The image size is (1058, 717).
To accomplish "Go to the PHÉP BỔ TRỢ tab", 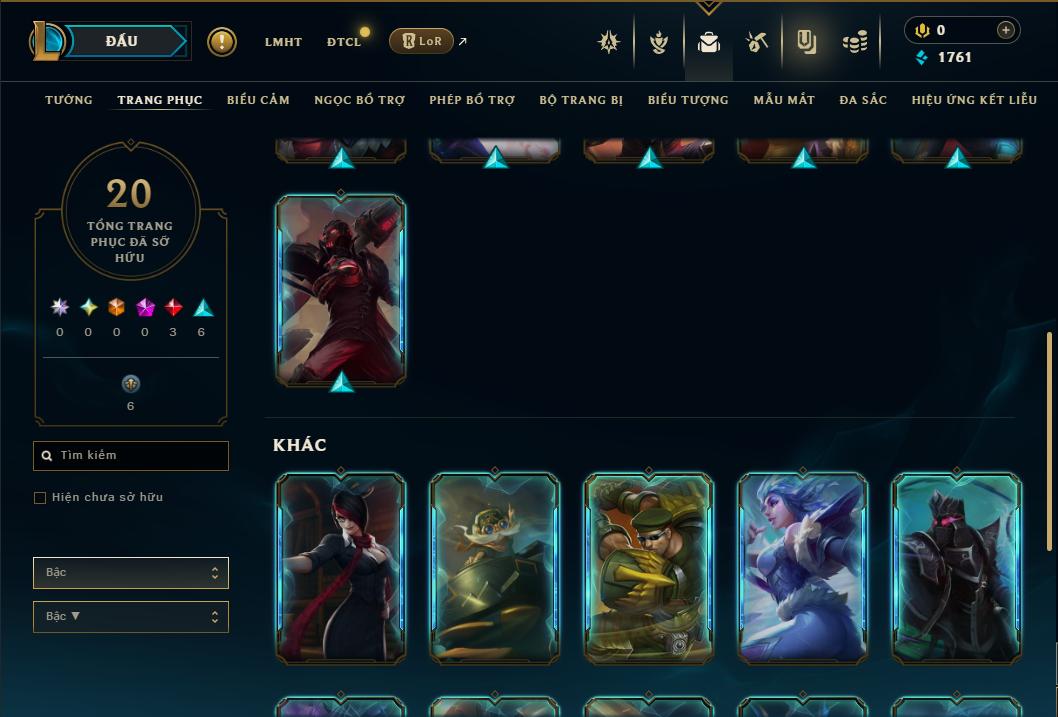I will pyautogui.click(x=472, y=100).
